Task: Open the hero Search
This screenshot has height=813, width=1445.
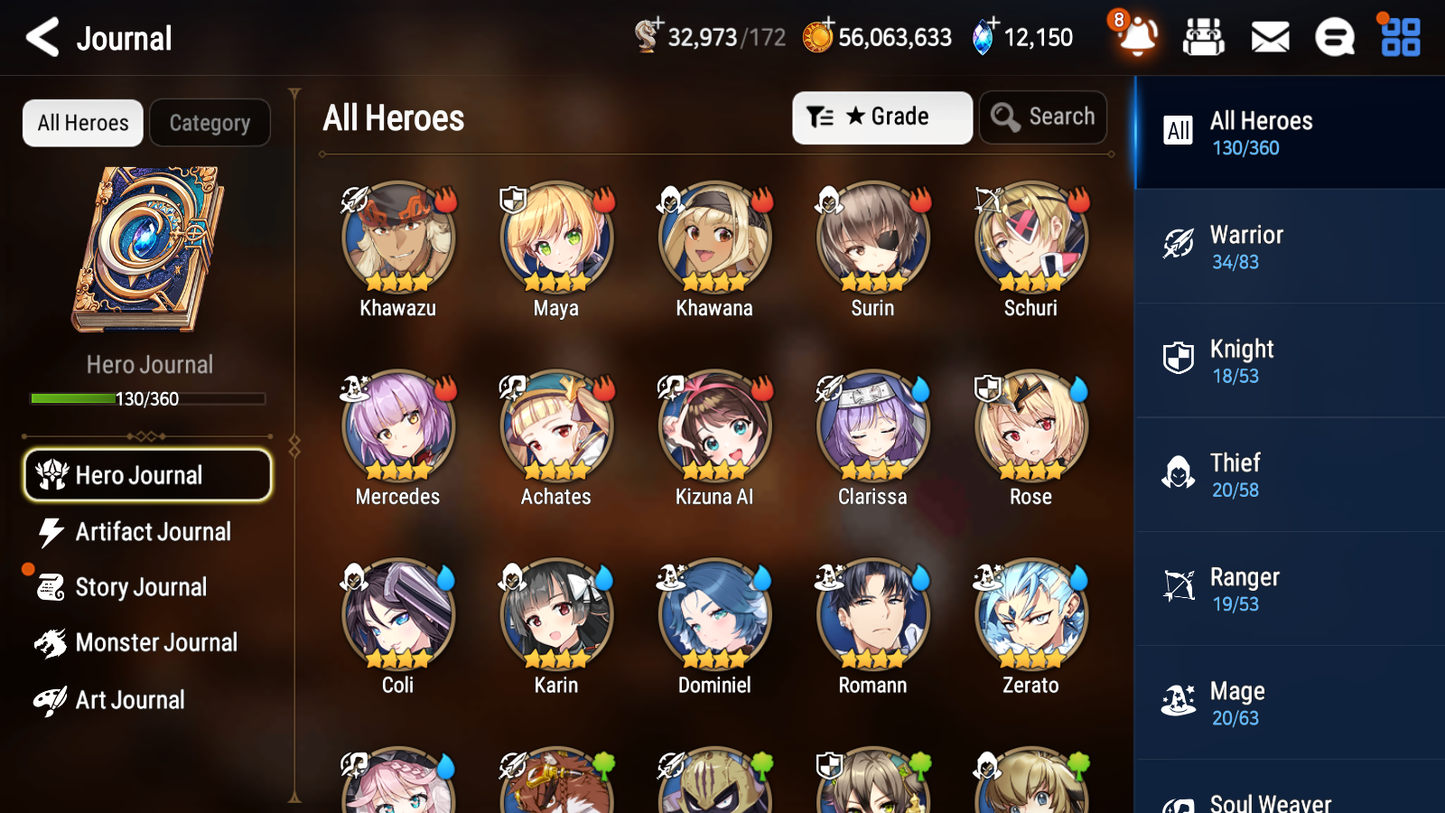Action: coord(1043,117)
